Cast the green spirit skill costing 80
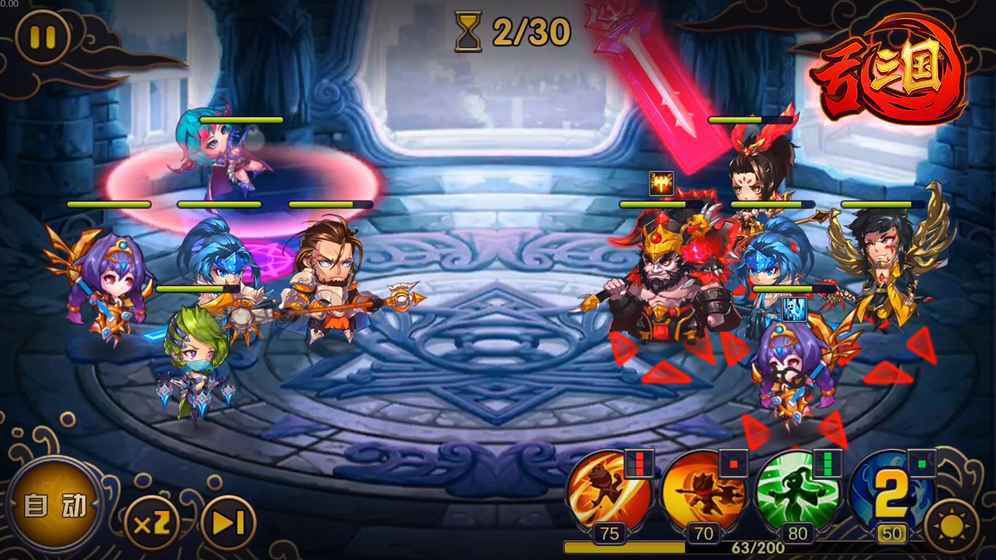Viewport: 996px width, 560px height. (x=796, y=492)
